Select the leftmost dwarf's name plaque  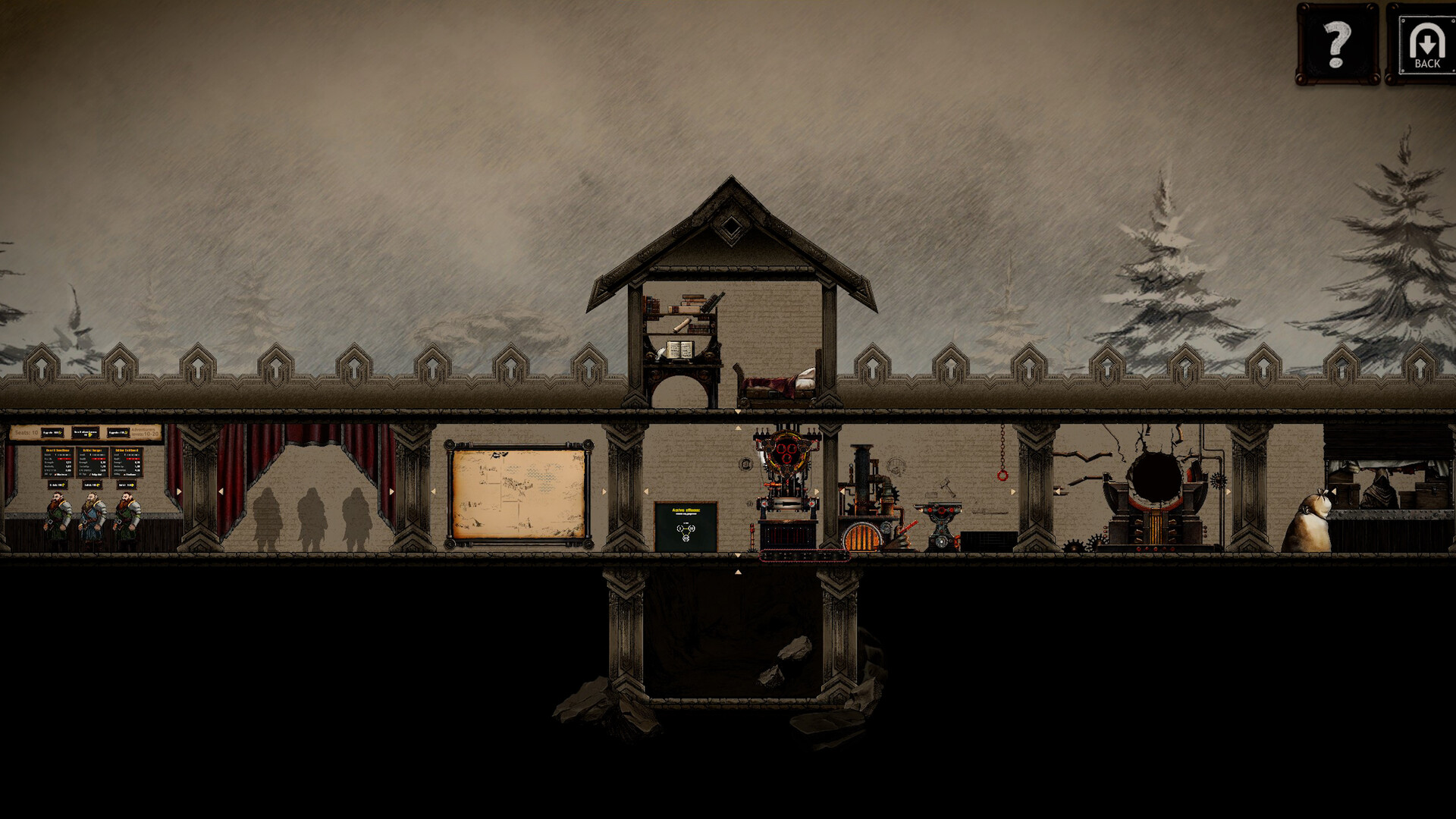58,450
